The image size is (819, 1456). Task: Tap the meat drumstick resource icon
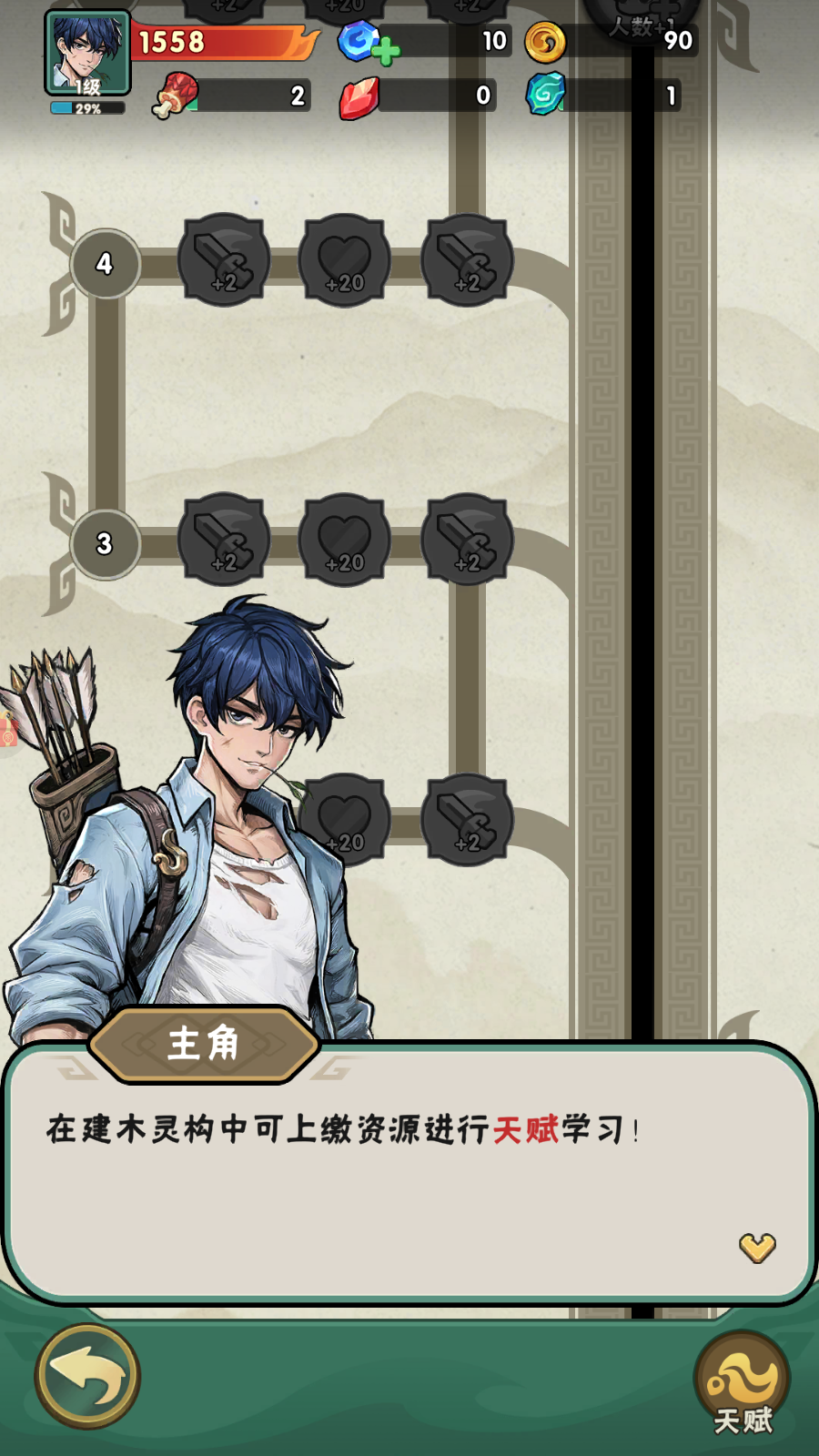click(177, 96)
